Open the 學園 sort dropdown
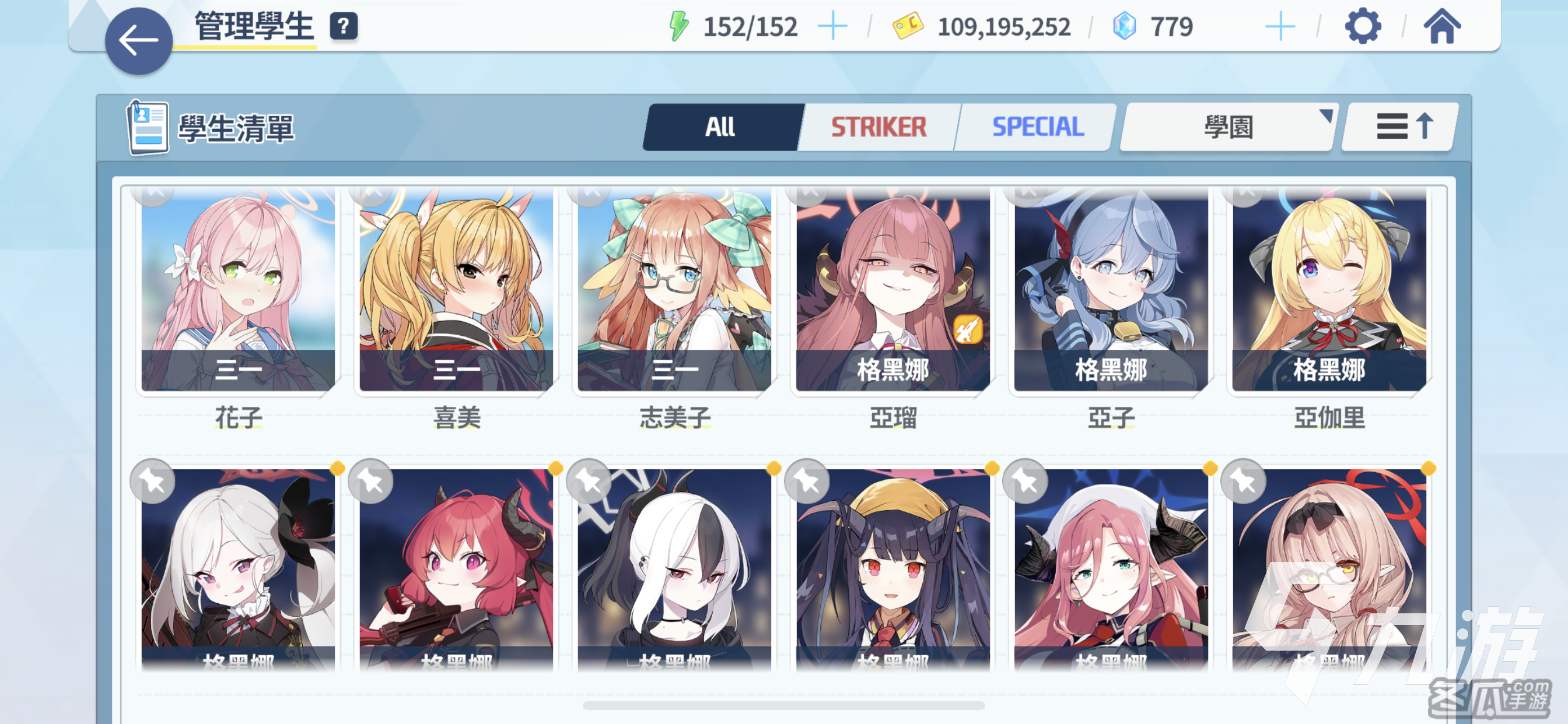This screenshot has height=724, width=1568. point(1227,127)
